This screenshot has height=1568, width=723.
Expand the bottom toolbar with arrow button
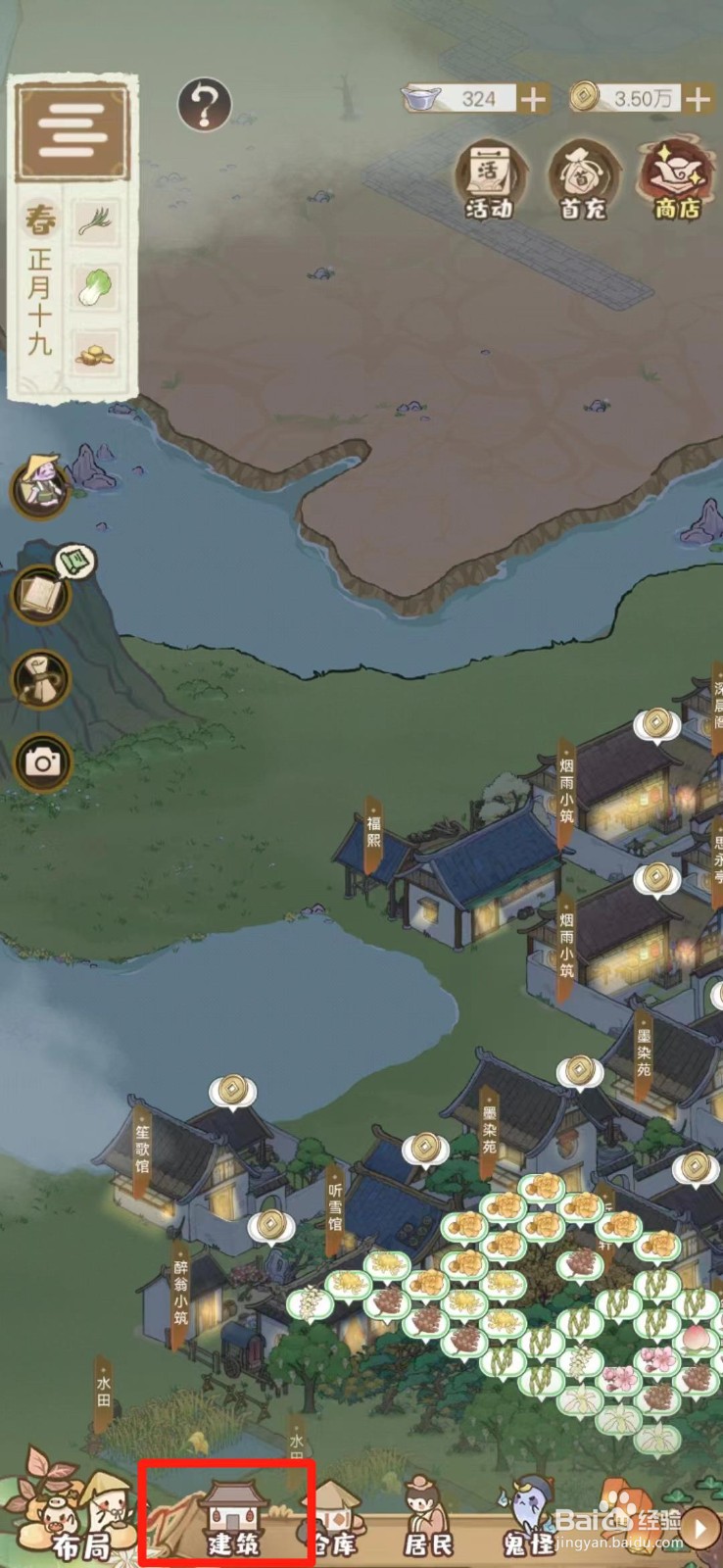(700, 1526)
